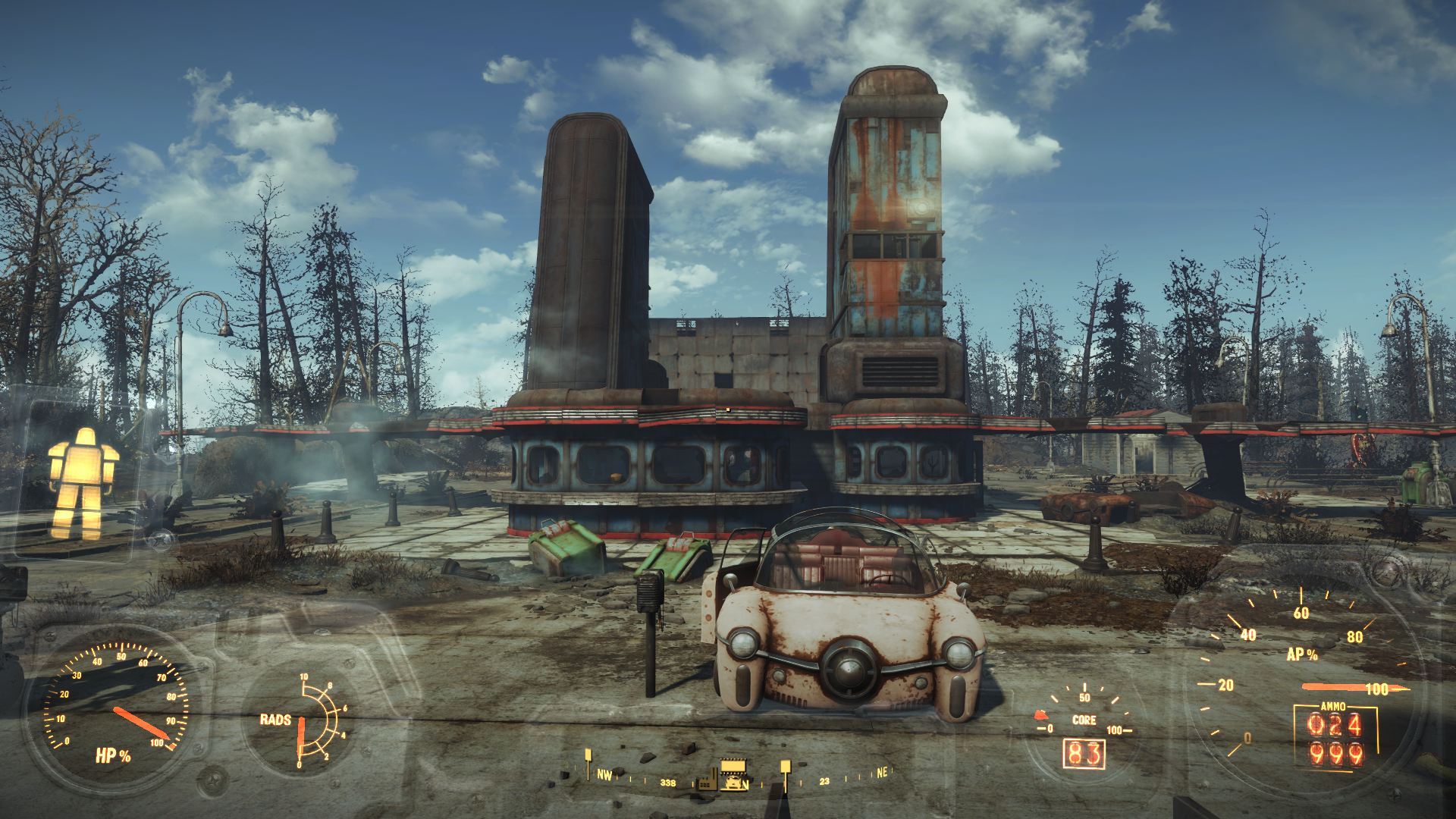This screenshot has width=1456, height=819.
Task: Click the yellow power armor status figure
Action: (83, 482)
